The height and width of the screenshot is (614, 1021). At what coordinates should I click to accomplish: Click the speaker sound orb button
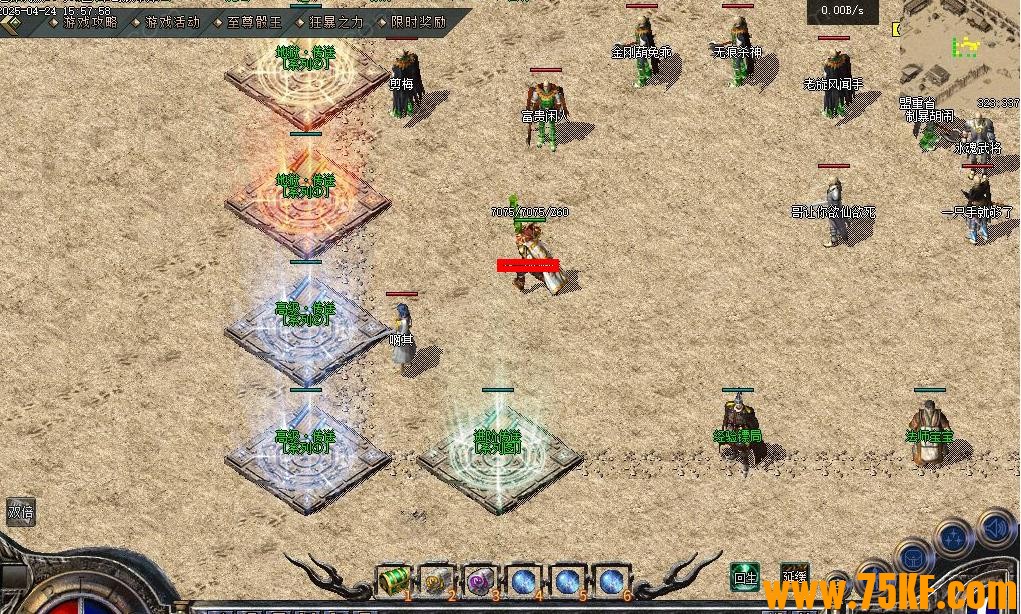[996, 526]
